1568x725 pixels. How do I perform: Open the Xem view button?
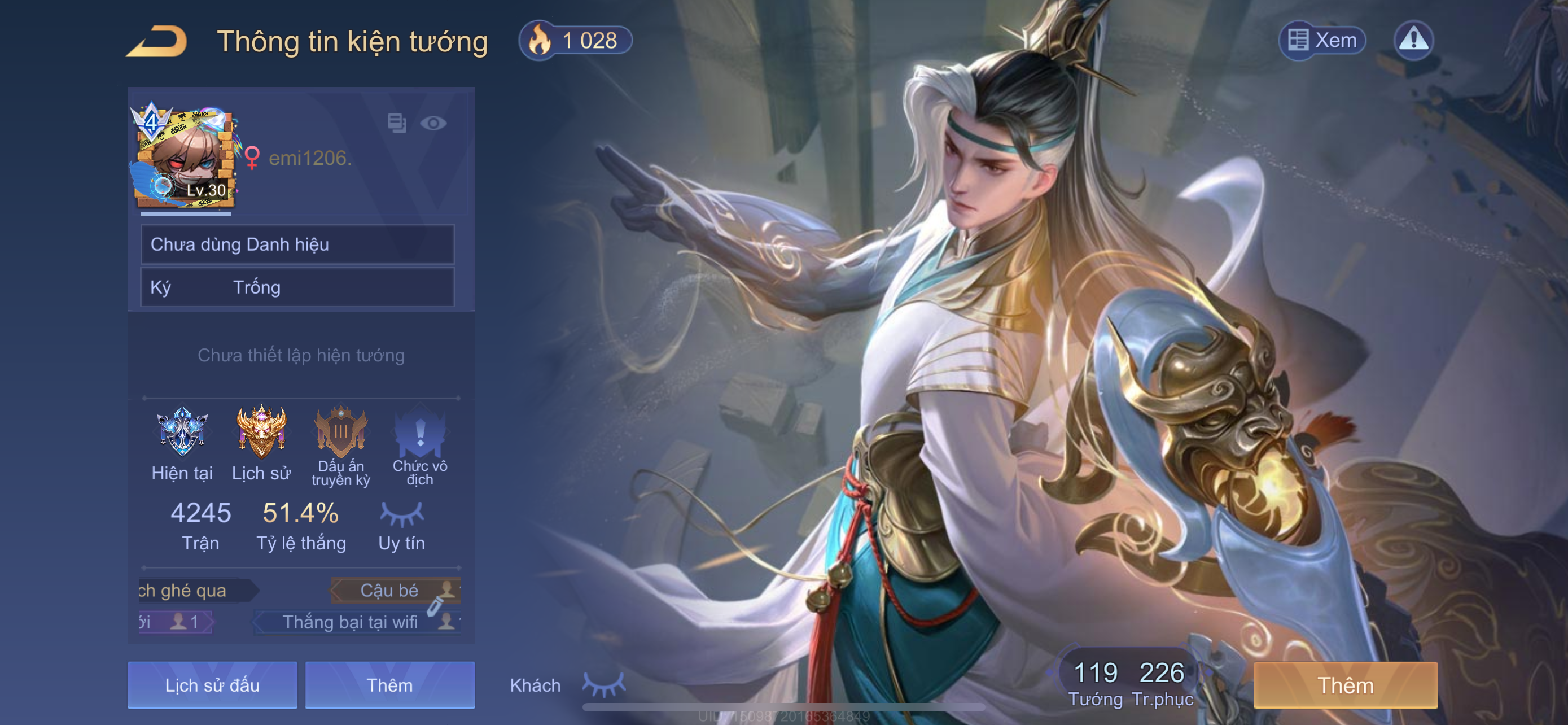click(1322, 40)
